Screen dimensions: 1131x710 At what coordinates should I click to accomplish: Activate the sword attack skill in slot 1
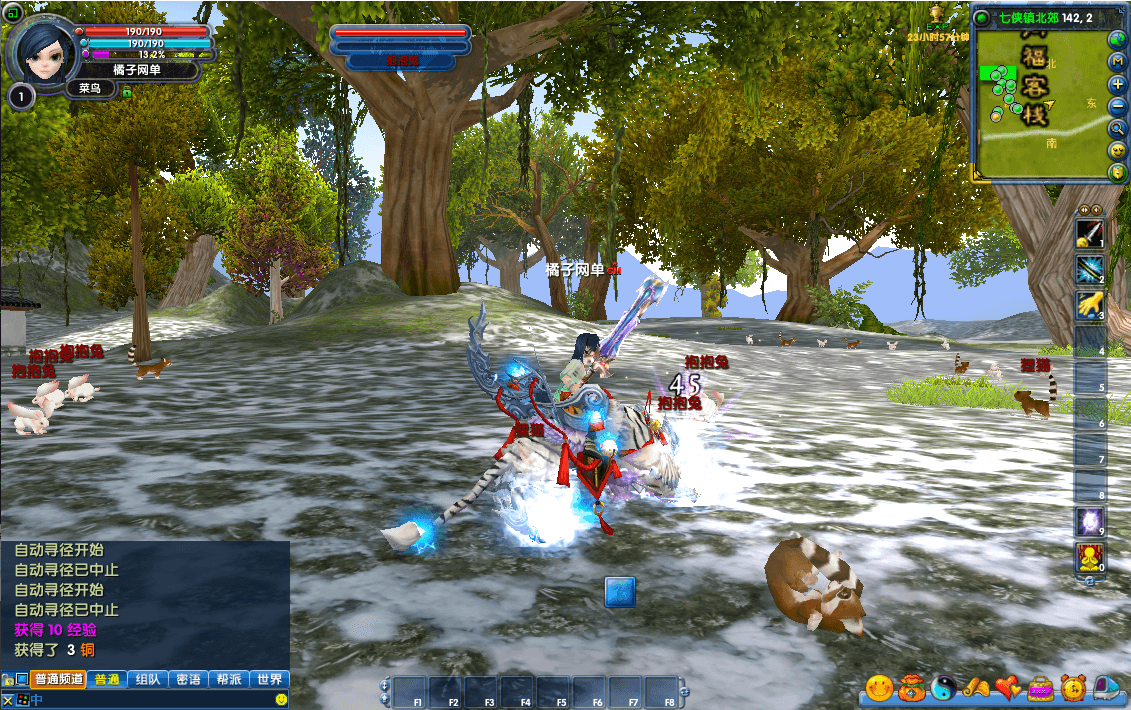coord(1089,234)
